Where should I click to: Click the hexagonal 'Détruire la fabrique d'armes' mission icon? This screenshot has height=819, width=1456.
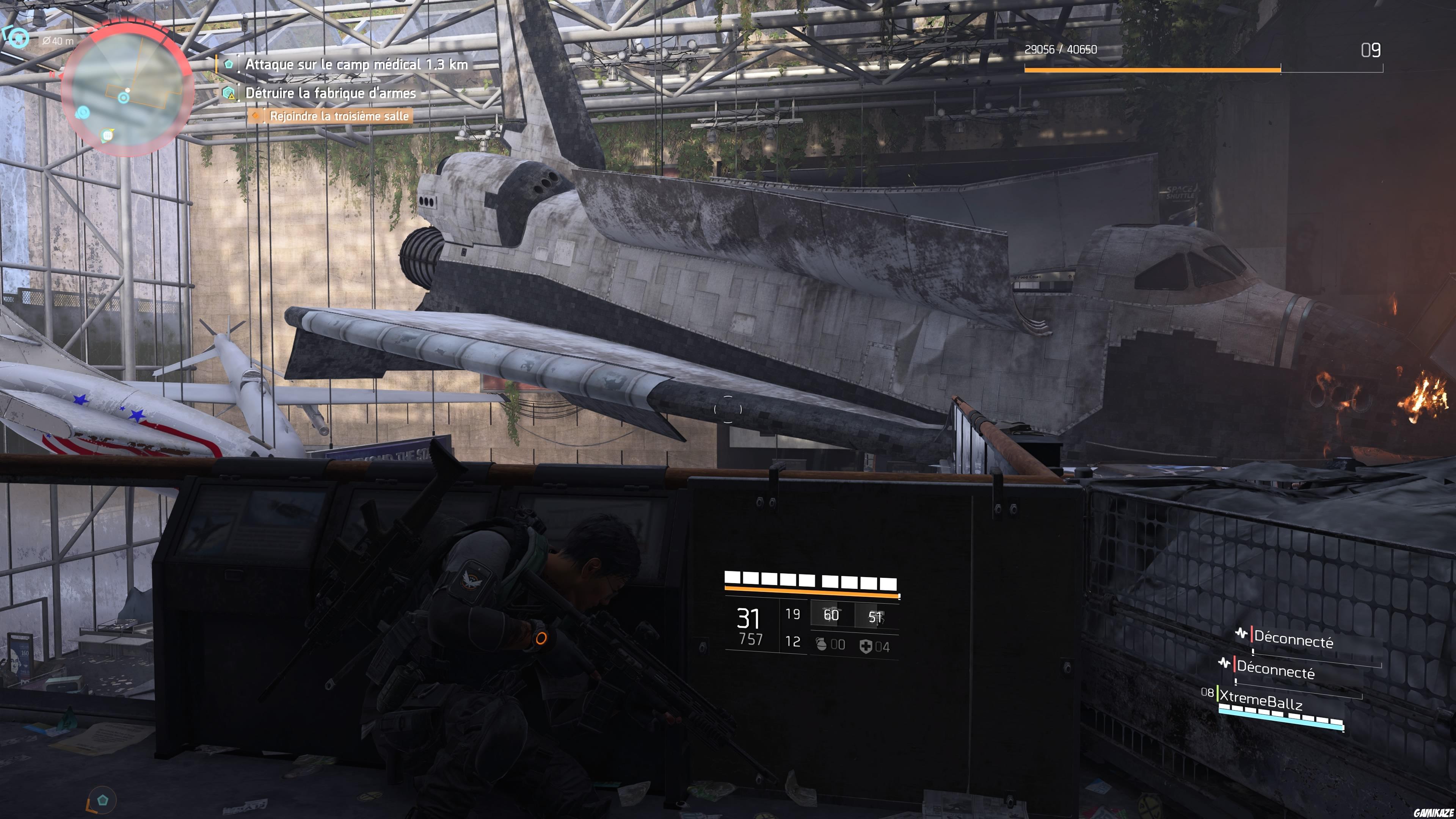click(x=228, y=92)
